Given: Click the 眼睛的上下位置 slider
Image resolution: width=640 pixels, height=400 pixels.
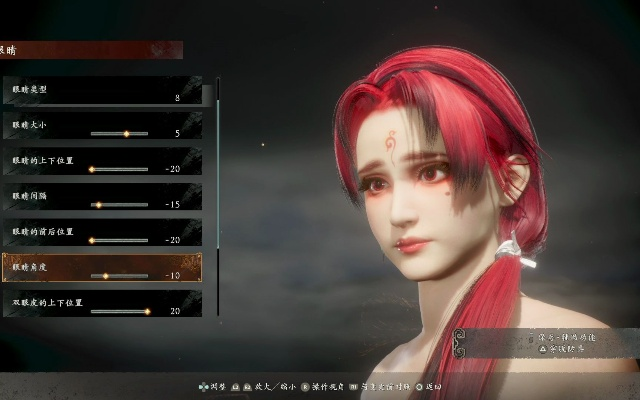Looking at the screenshot, I should (x=119, y=169).
